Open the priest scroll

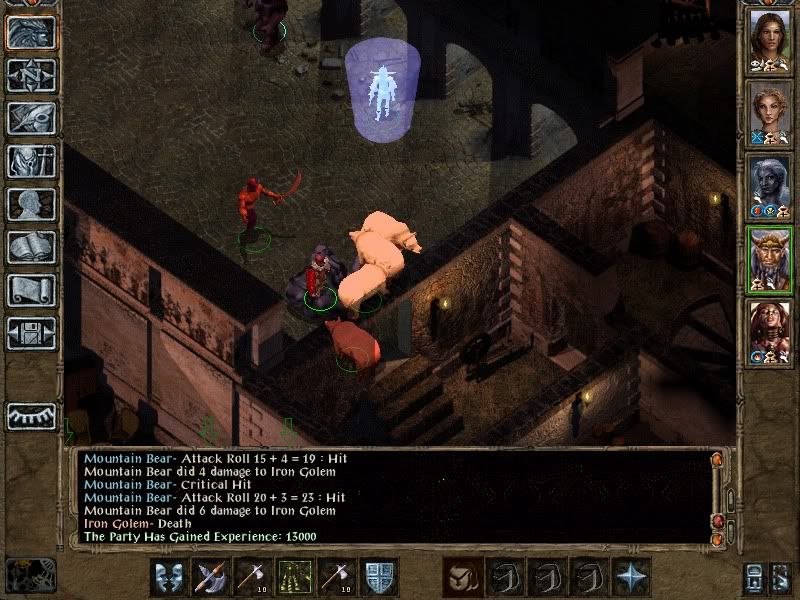(30, 289)
